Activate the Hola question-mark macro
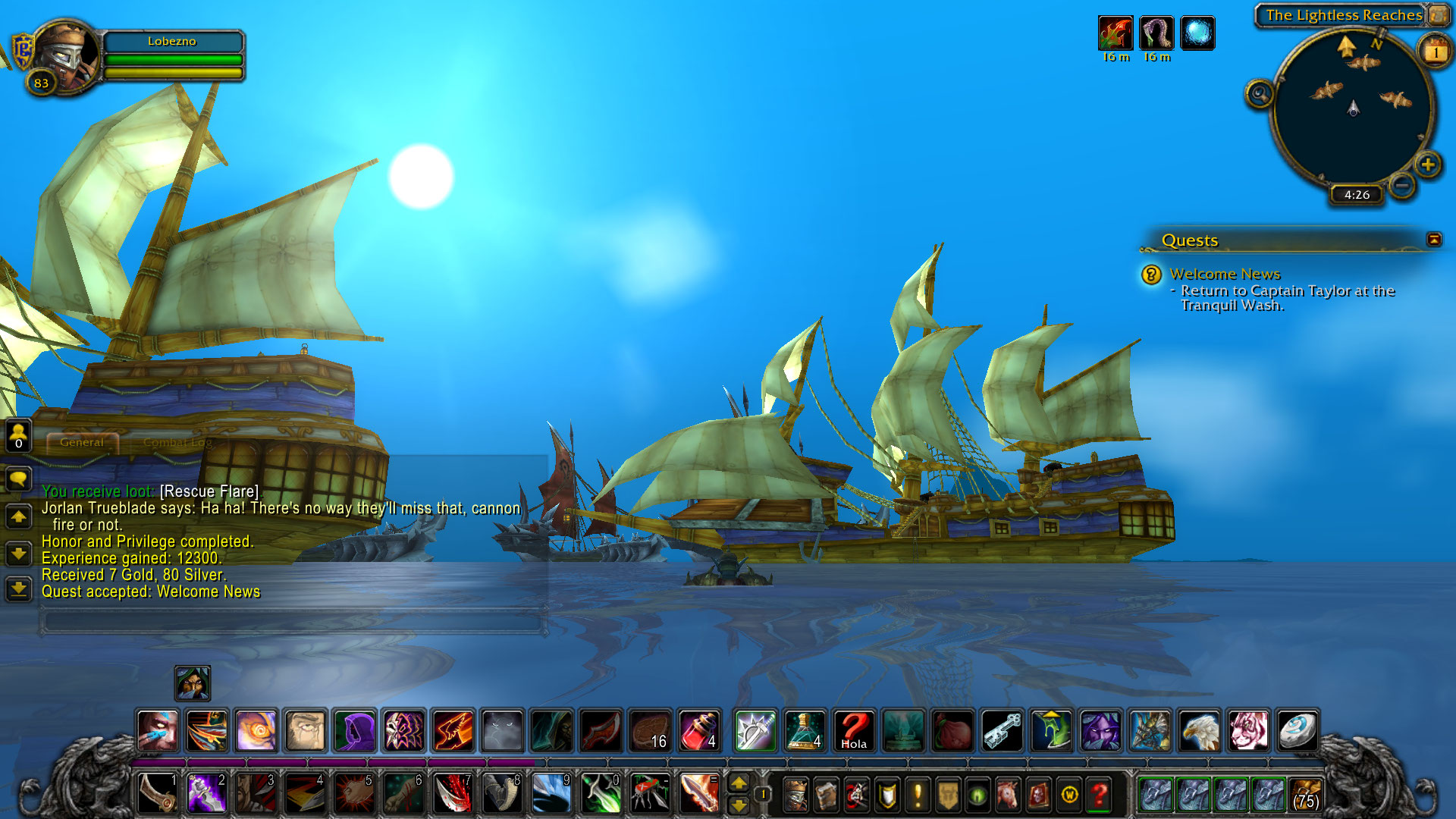This screenshot has height=819, width=1456. (854, 731)
